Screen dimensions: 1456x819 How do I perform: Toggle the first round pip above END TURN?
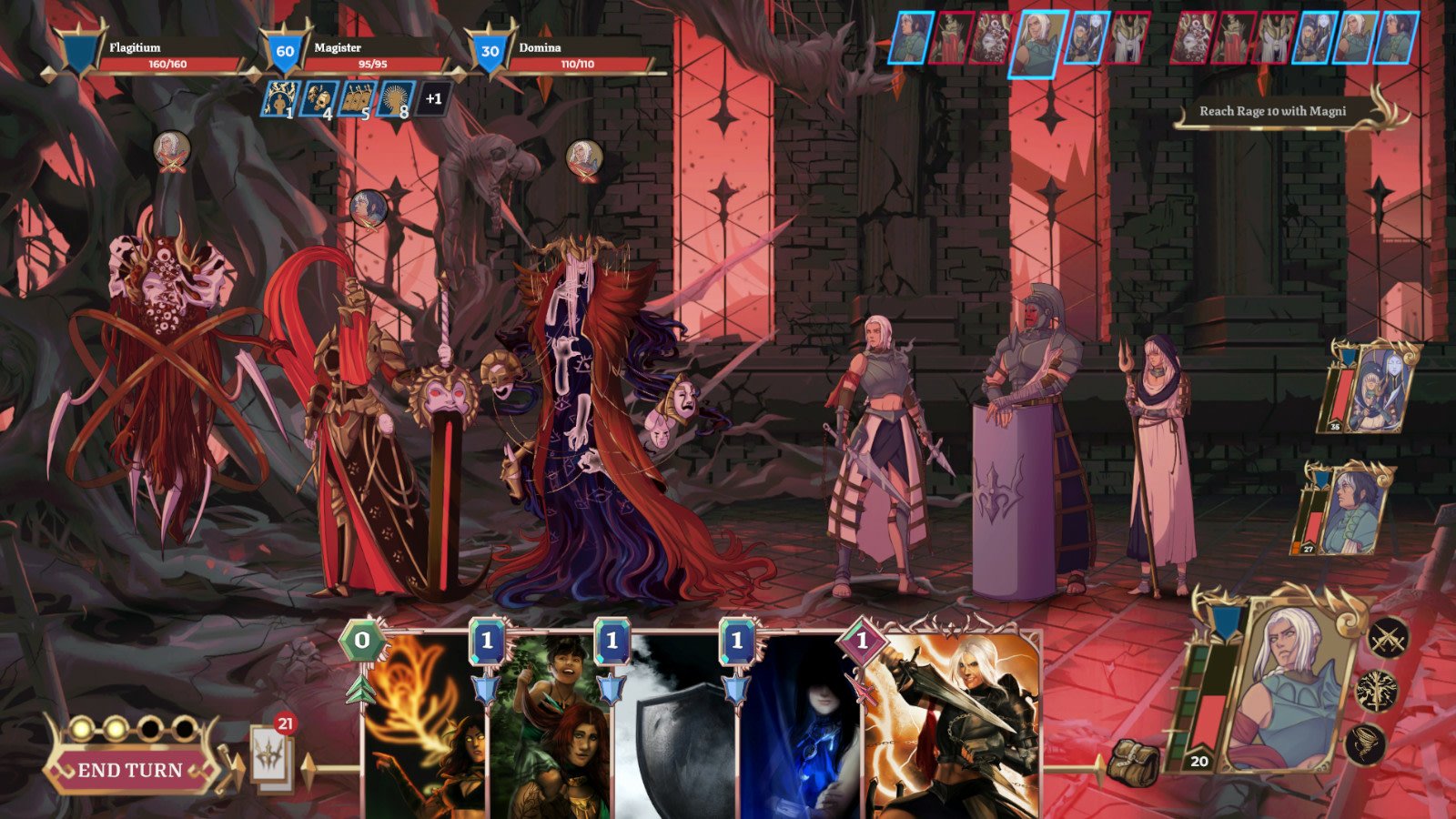coord(81,729)
